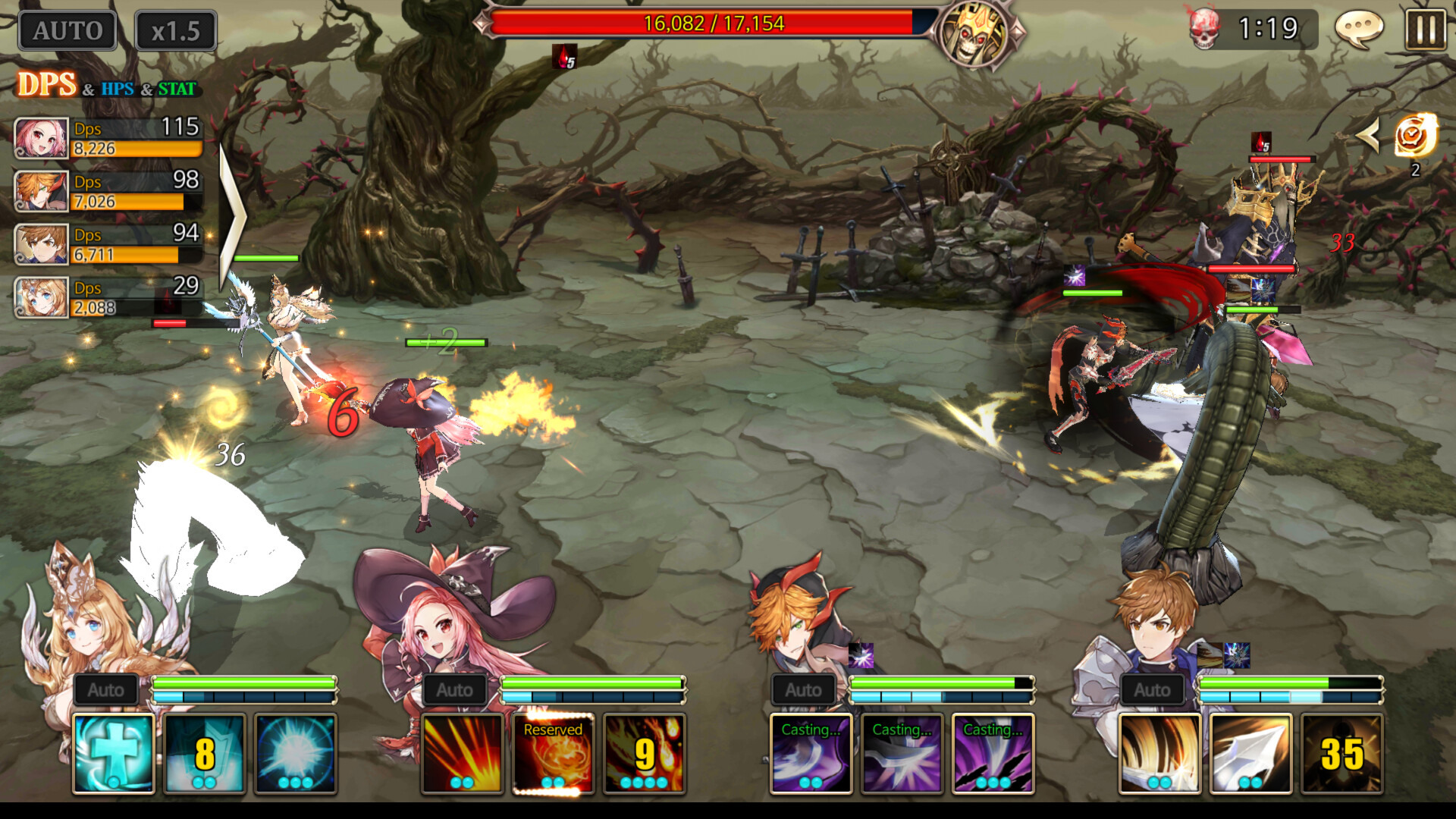Cast the healer's cross-shaped heal skill
This screenshot has height=819, width=1456.
[x=112, y=753]
